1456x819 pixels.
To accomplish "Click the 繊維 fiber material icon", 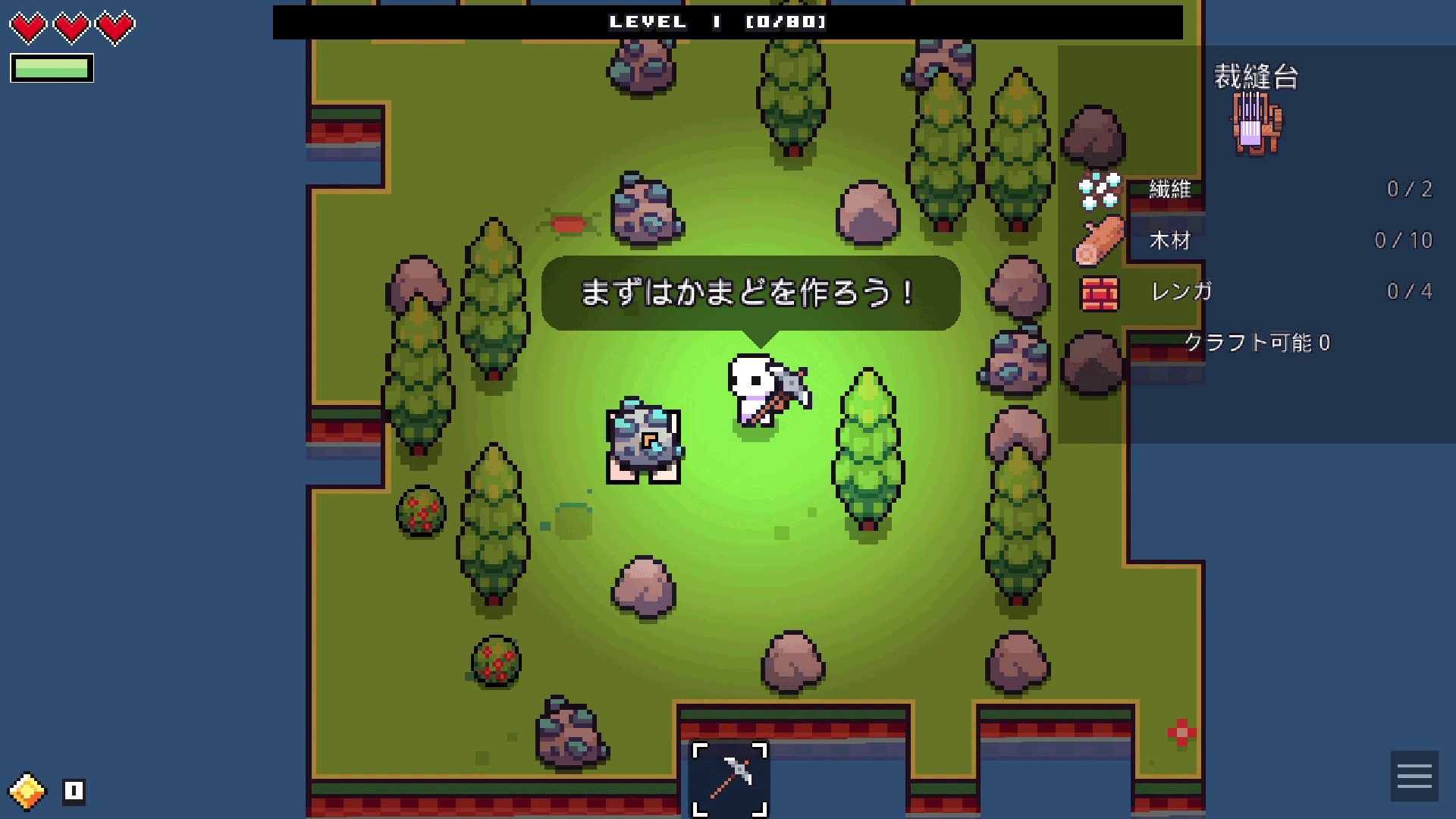I will click(x=1099, y=190).
